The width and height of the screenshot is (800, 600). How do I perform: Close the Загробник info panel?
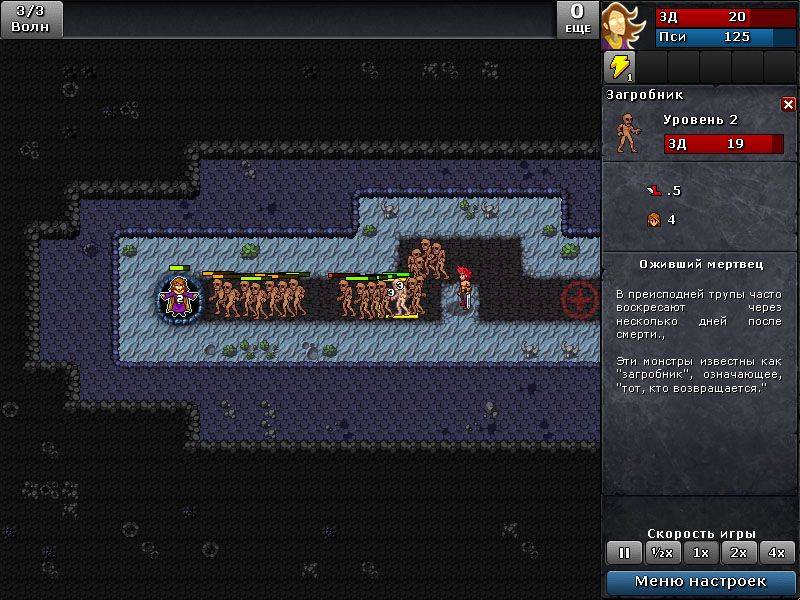(788, 104)
